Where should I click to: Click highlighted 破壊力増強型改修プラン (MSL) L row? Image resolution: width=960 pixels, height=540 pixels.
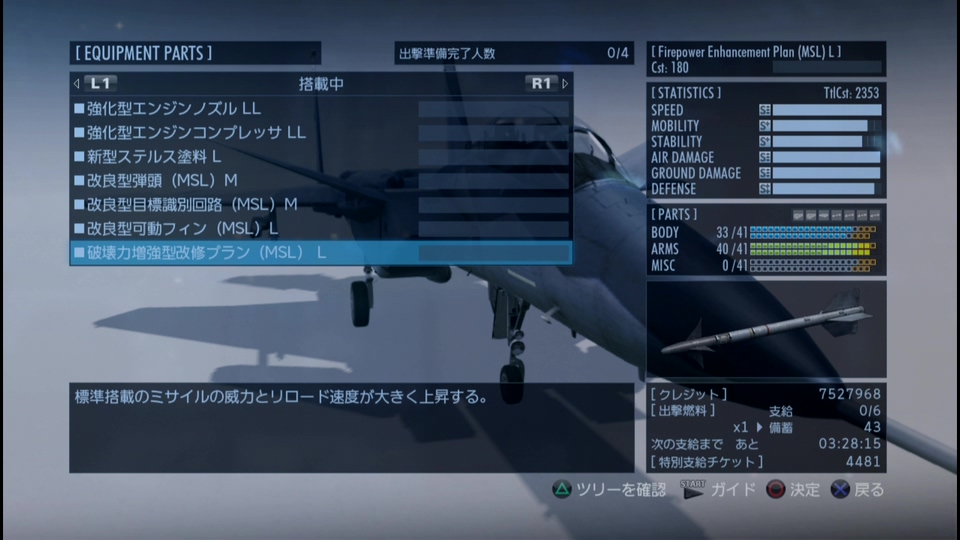(320, 253)
